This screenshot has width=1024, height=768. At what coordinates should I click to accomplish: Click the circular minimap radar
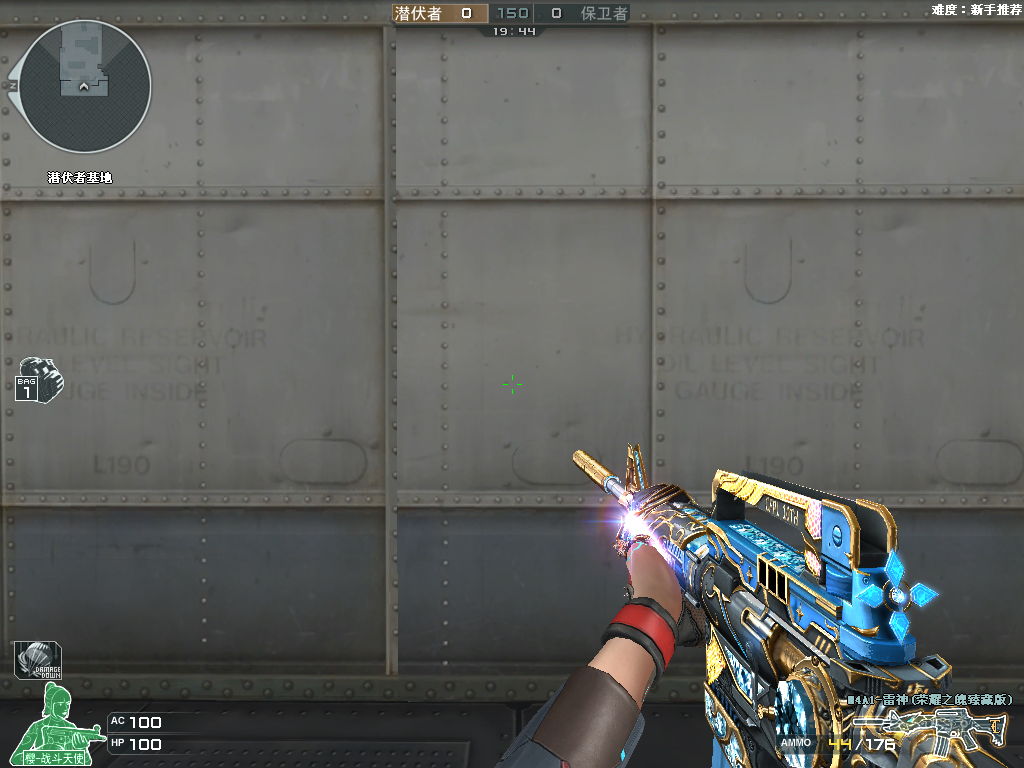[85, 87]
